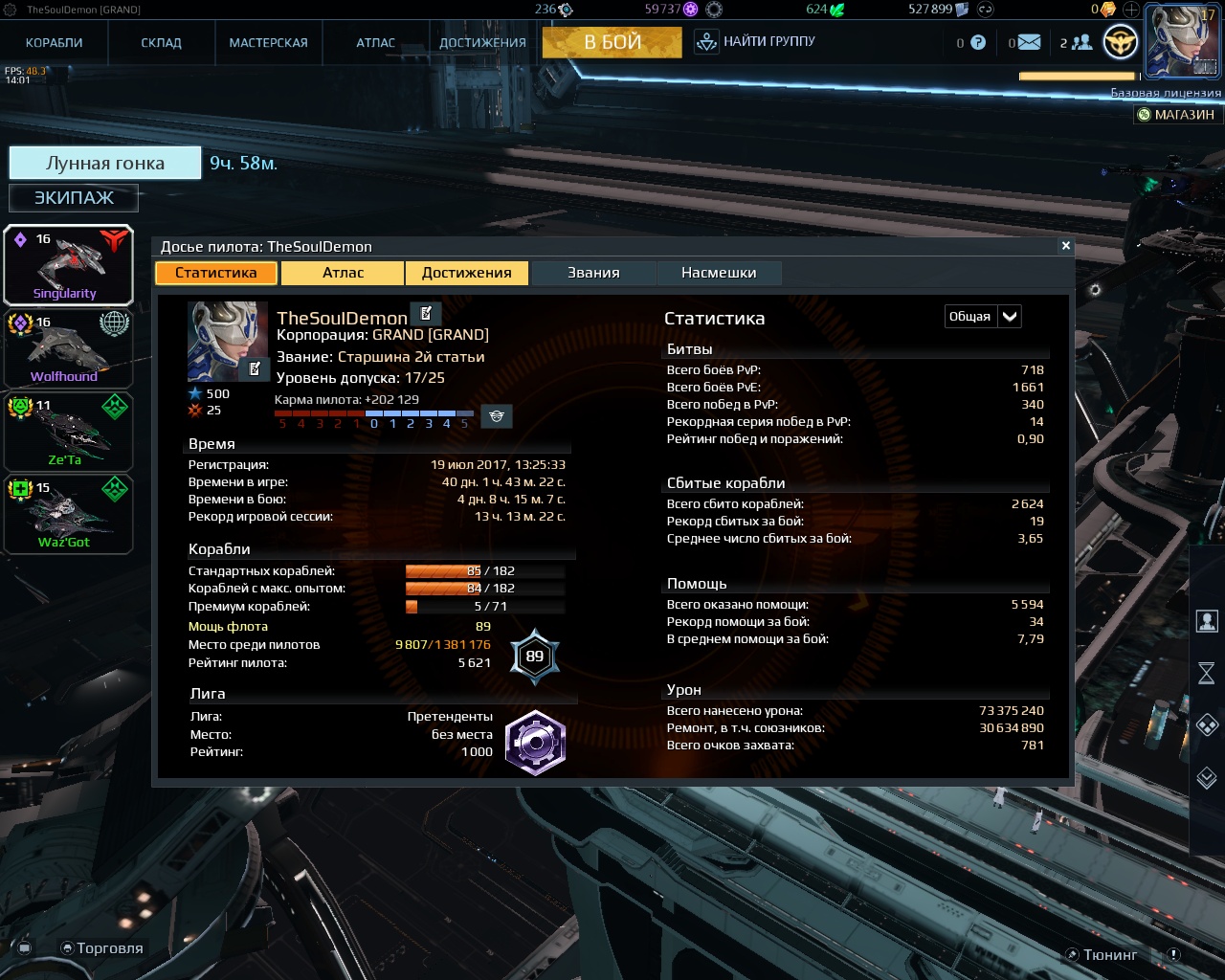1225x980 pixels.
Task: Click Найти группу button
Action: (x=756, y=42)
